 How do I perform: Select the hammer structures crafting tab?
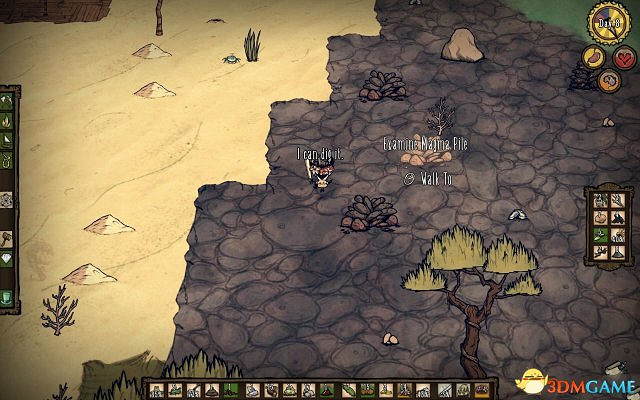click(6, 238)
